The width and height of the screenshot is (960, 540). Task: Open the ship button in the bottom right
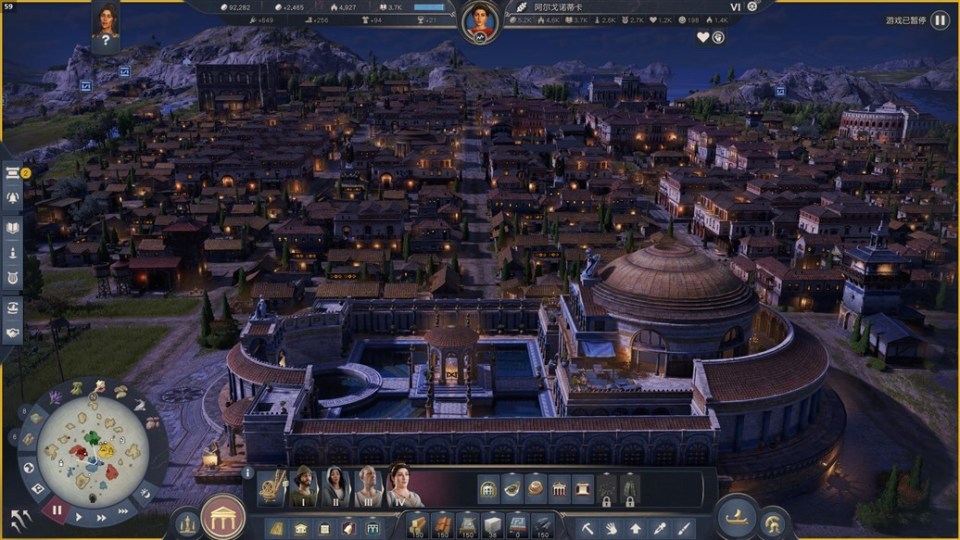coord(736,517)
